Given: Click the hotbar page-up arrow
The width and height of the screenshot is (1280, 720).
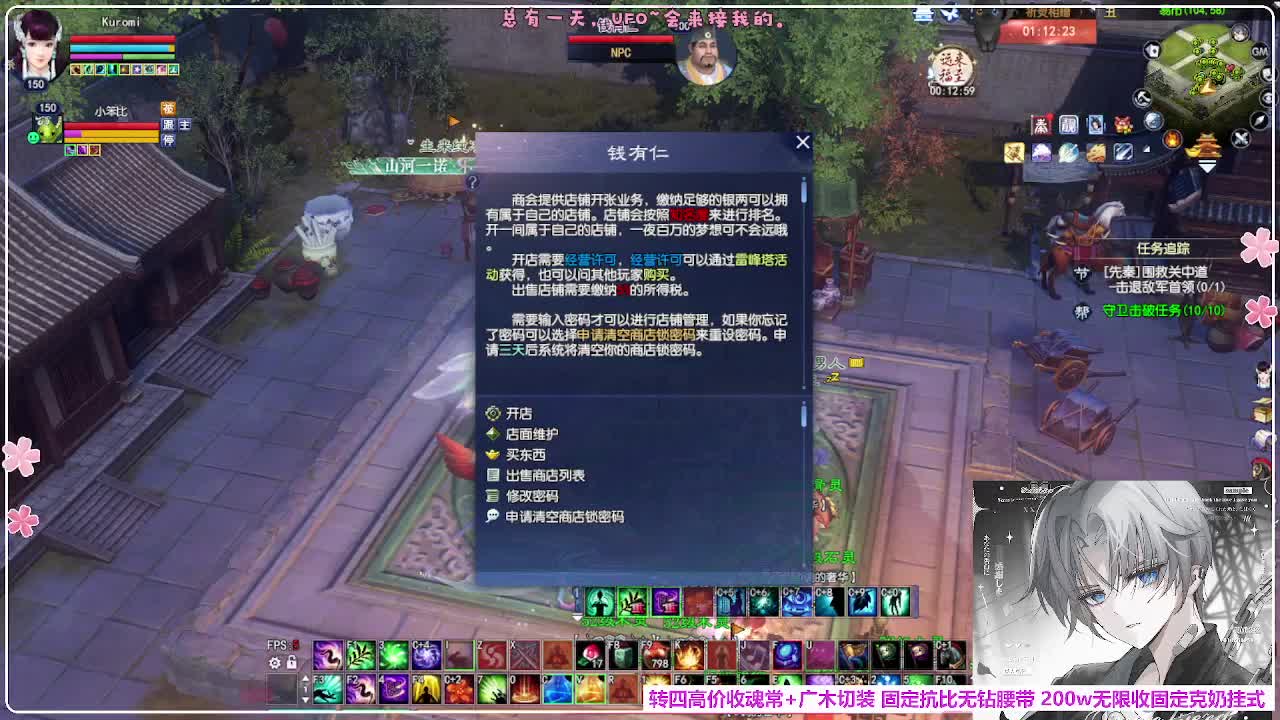Looking at the screenshot, I should pos(305,676).
